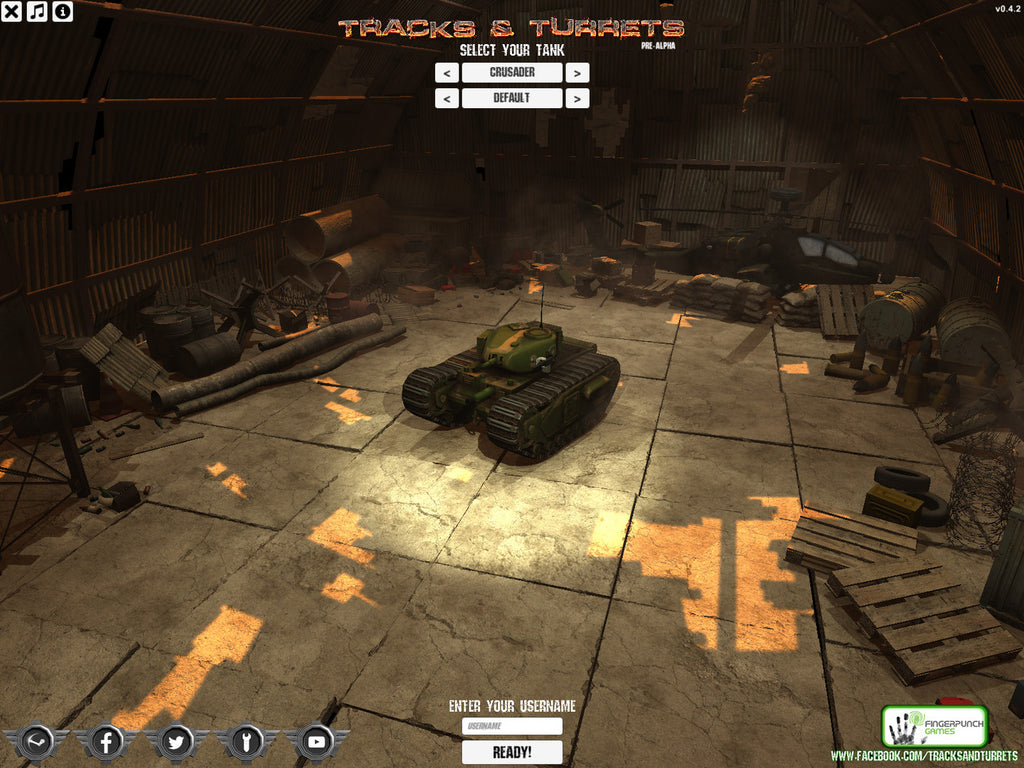The width and height of the screenshot is (1024, 768).
Task: Open the info icon button
Action: 62,11
